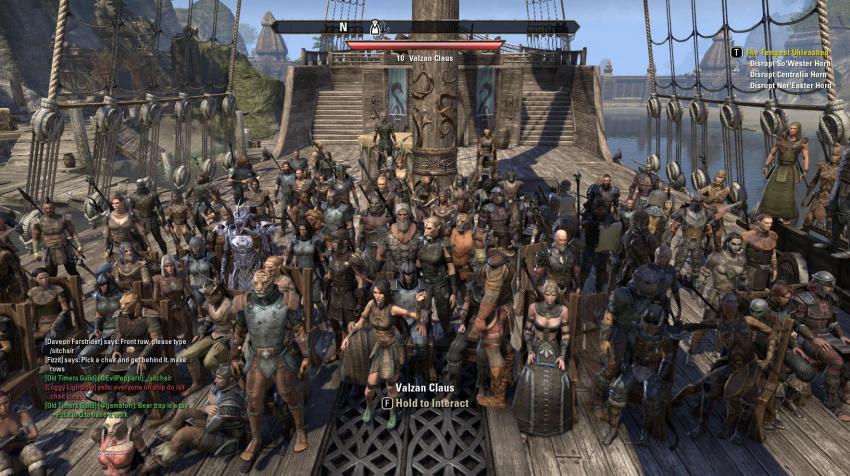Select the Old Timers Guild sitchair chat line
Image resolution: width=850 pixels, height=476 pixels.
[110, 380]
